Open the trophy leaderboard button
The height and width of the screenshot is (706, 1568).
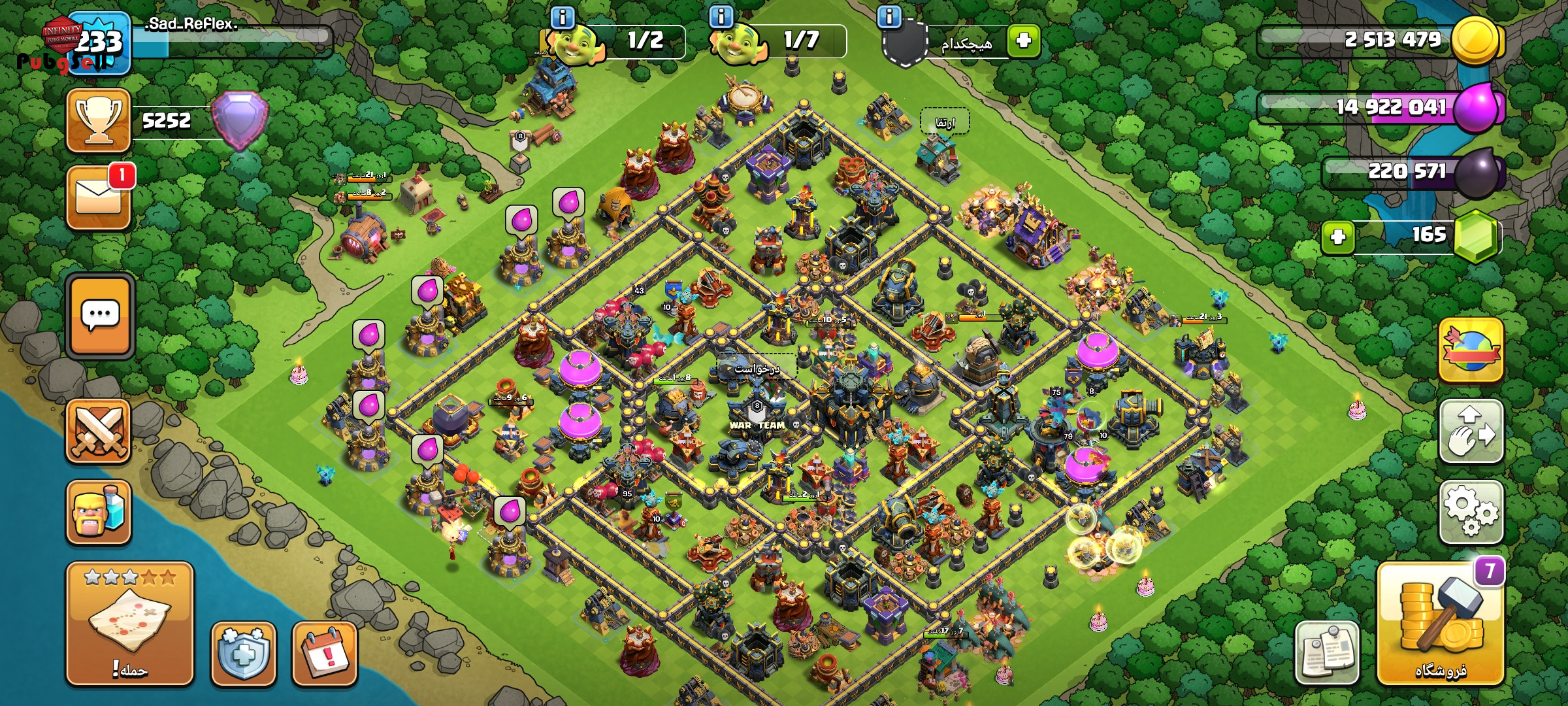[x=99, y=120]
